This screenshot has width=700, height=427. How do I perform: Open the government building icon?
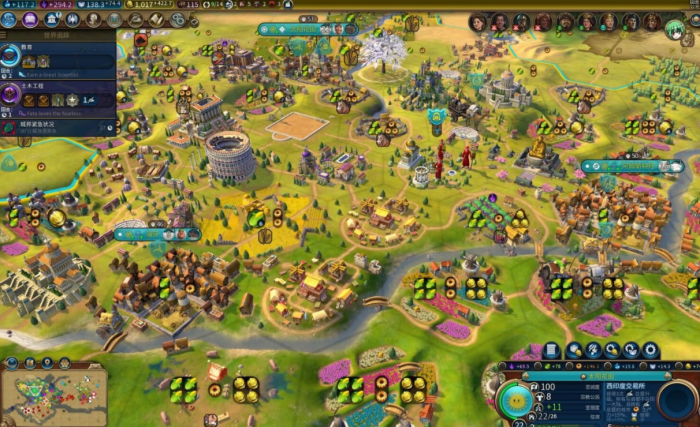tap(52, 19)
